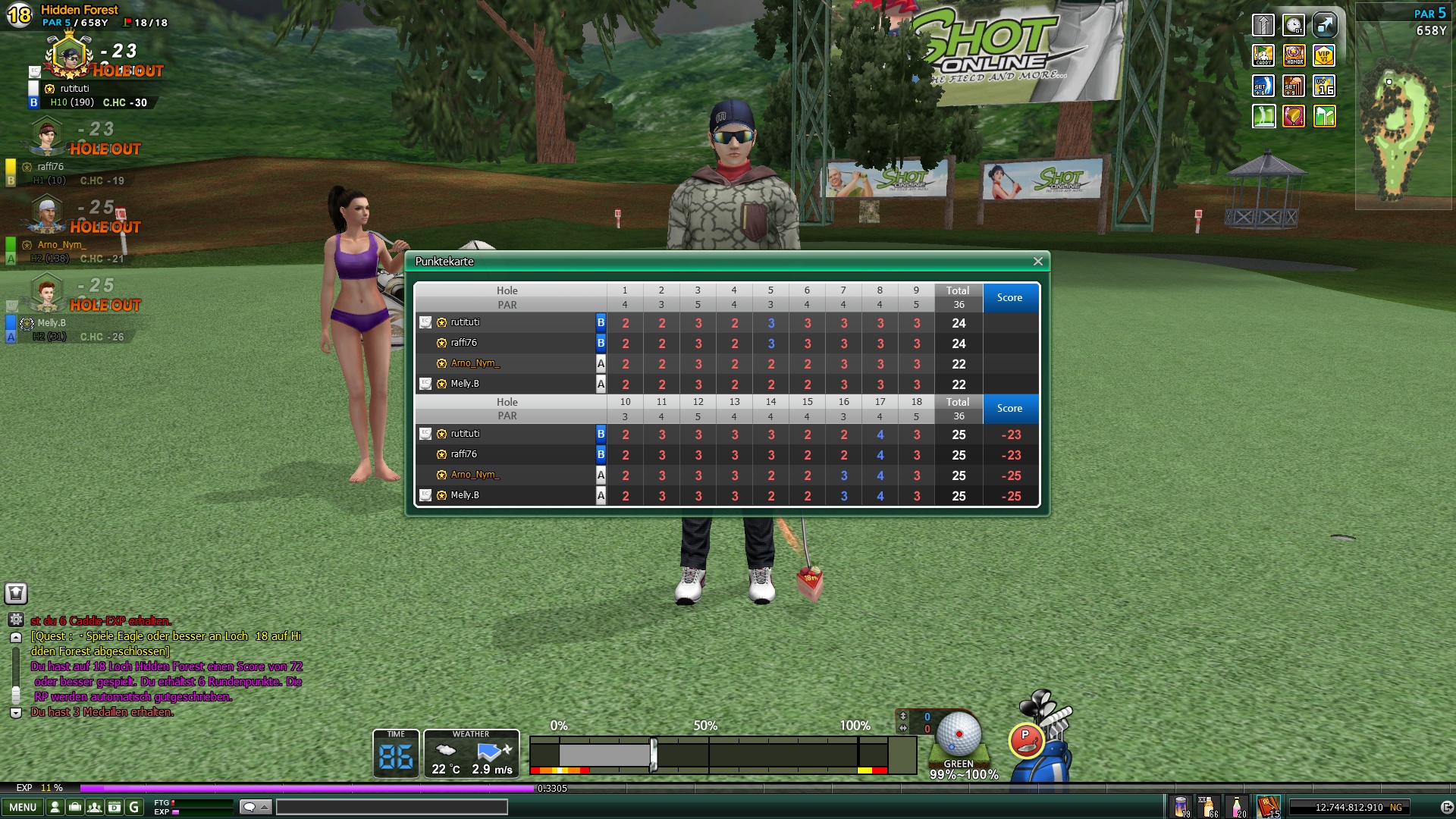The image size is (1456, 819).
Task: Close the Punktekarte scorecard window
Action: point(1037,262)
